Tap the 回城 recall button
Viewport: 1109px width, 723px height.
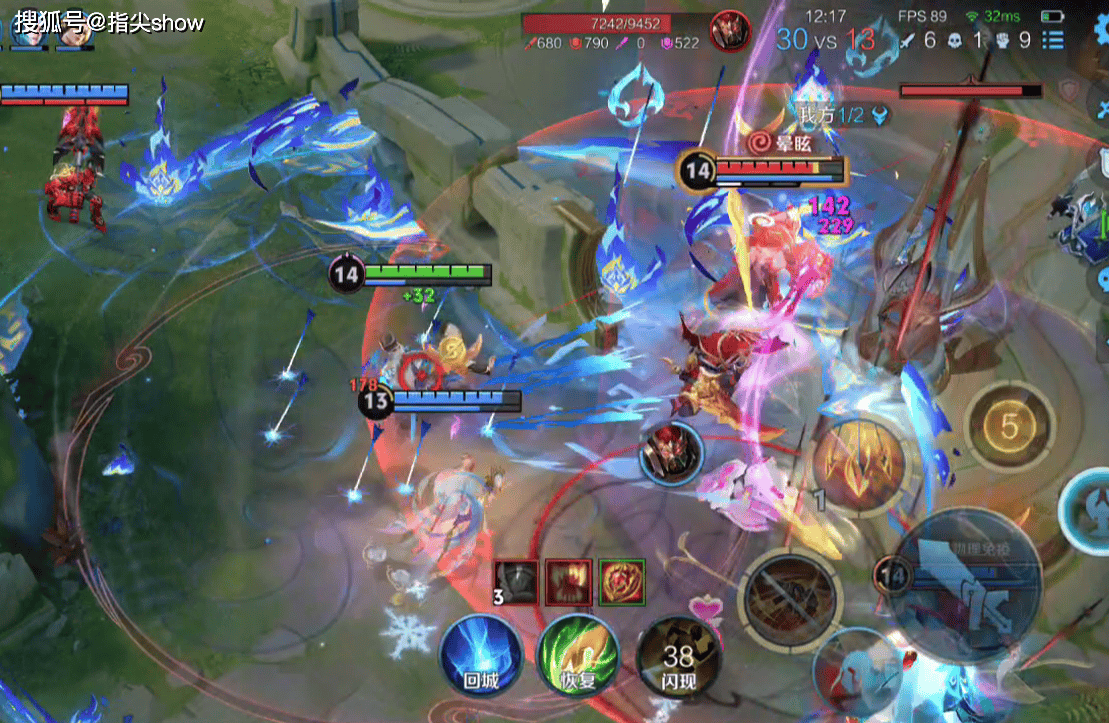tap(479, 655)
